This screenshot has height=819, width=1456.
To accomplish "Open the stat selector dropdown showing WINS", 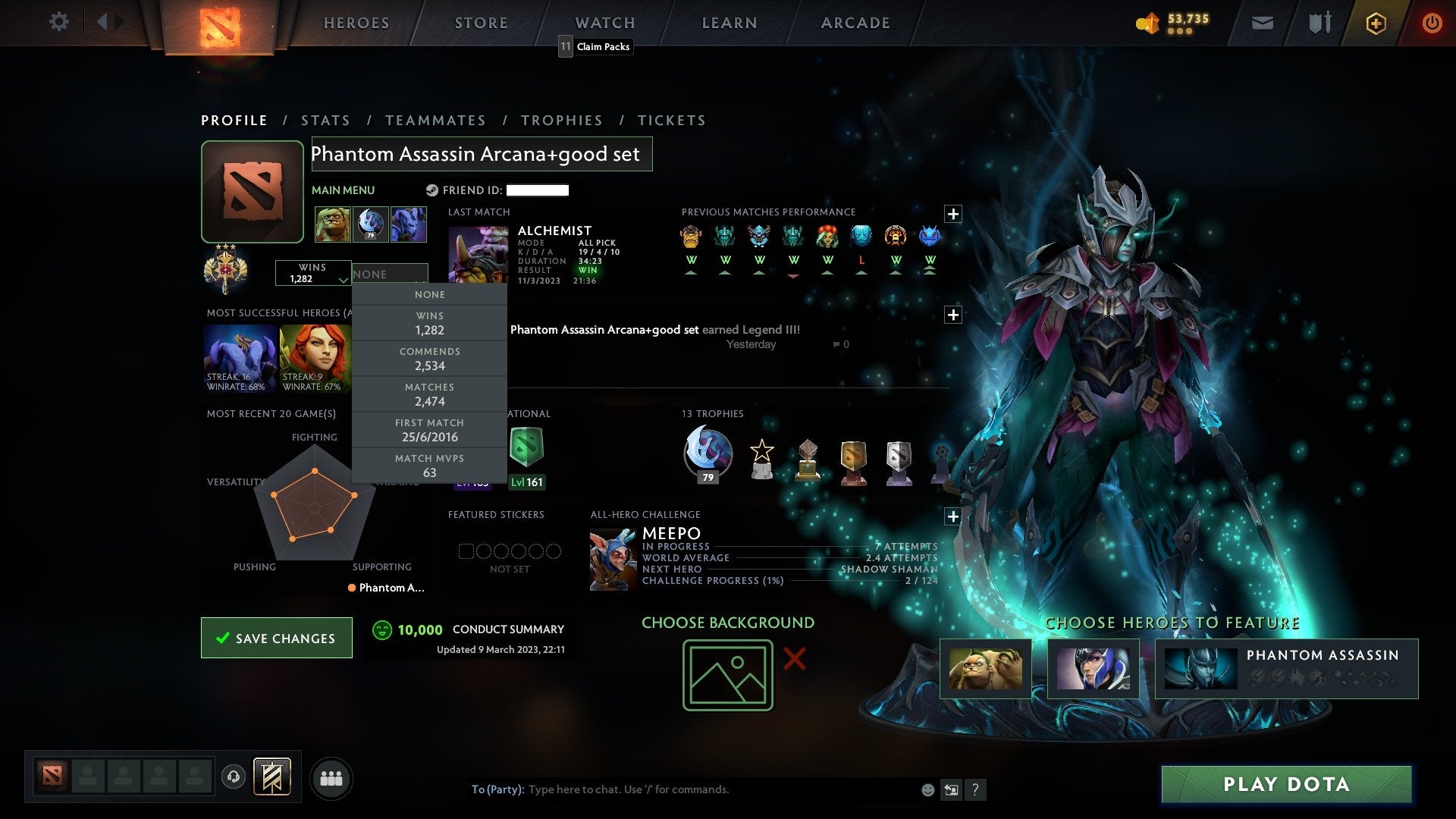I will click(312, 275).
